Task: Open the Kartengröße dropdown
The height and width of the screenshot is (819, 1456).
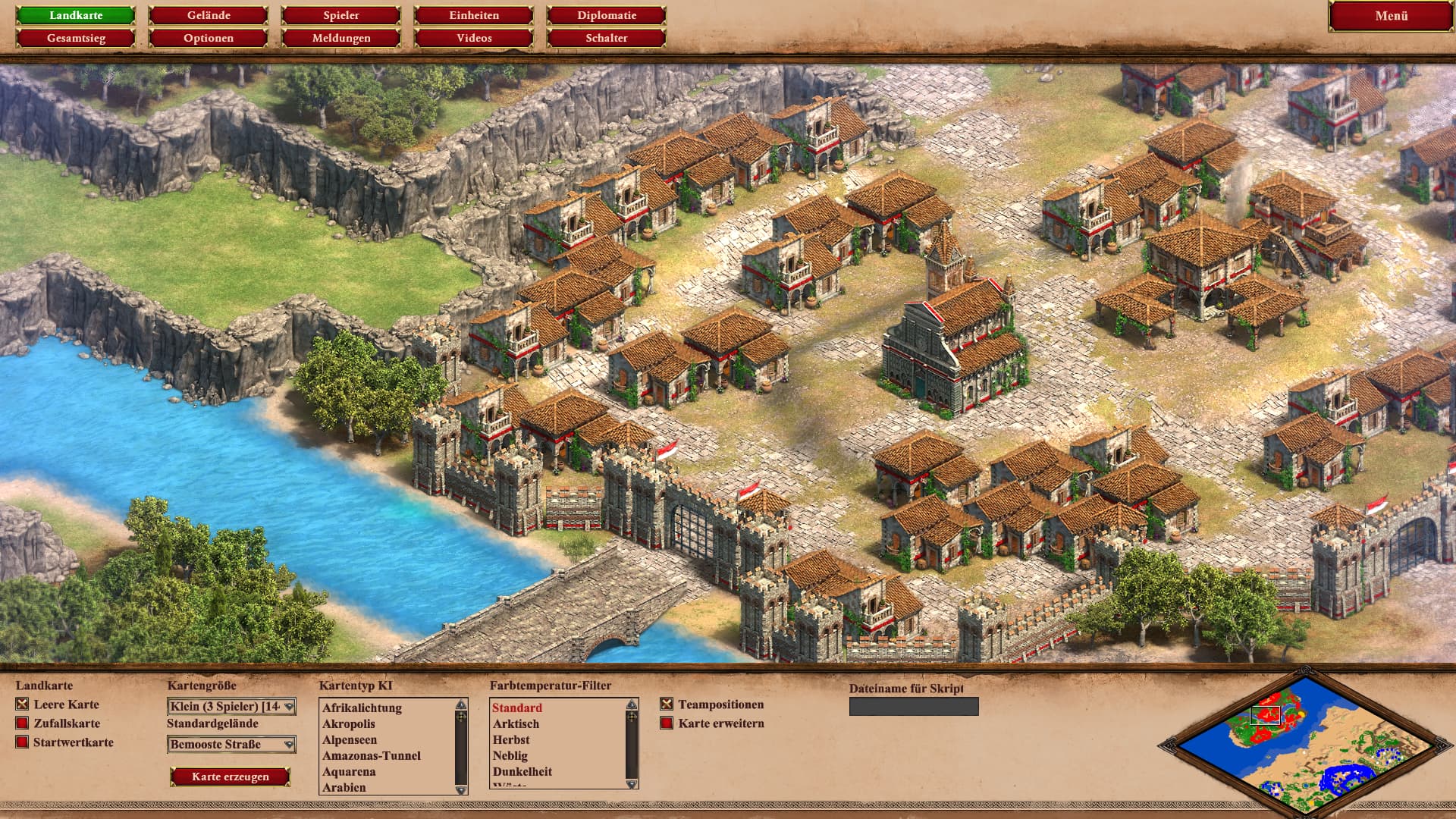Action: click(x=231, y=707)
